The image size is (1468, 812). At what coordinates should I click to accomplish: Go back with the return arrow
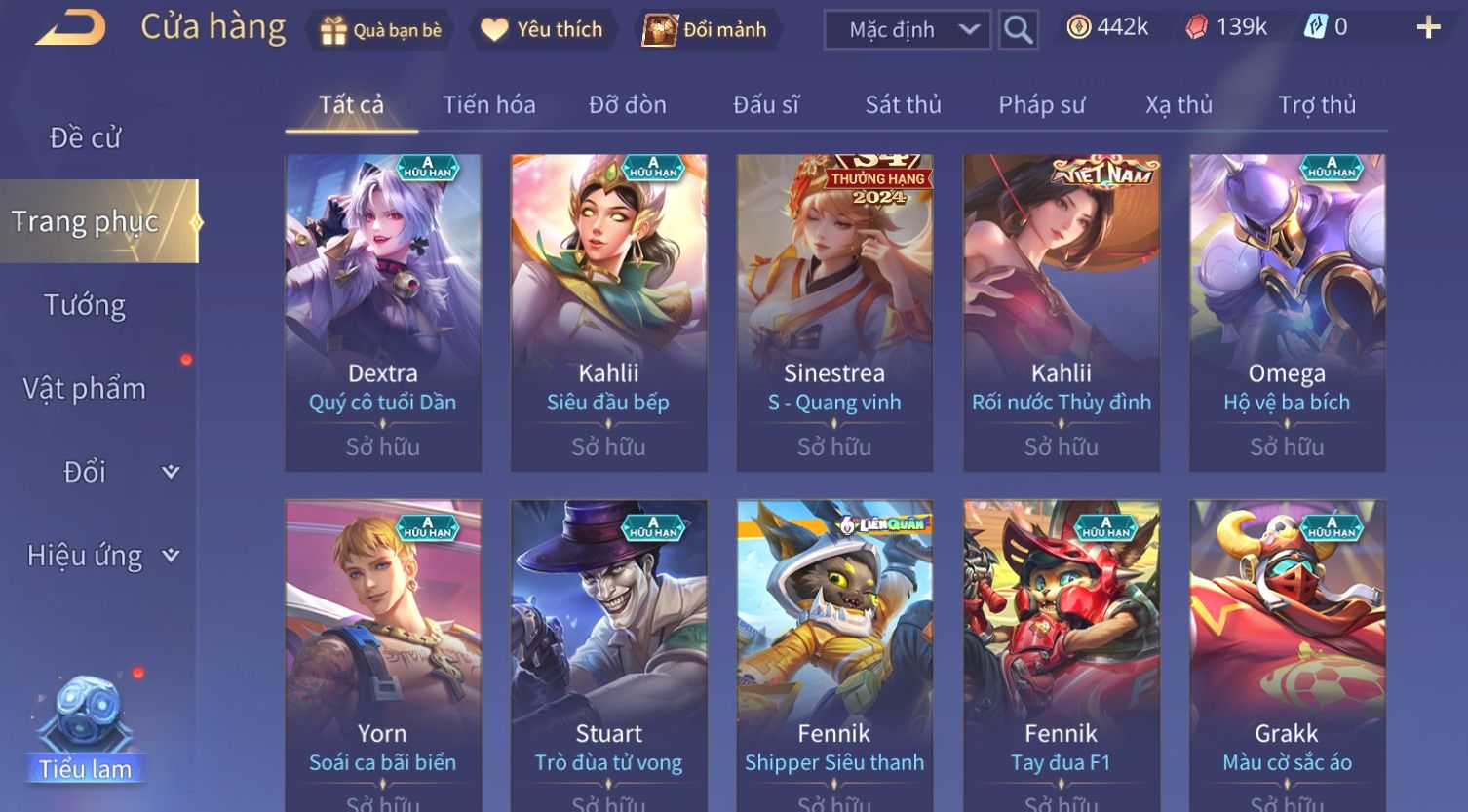(x=71, y=28)
